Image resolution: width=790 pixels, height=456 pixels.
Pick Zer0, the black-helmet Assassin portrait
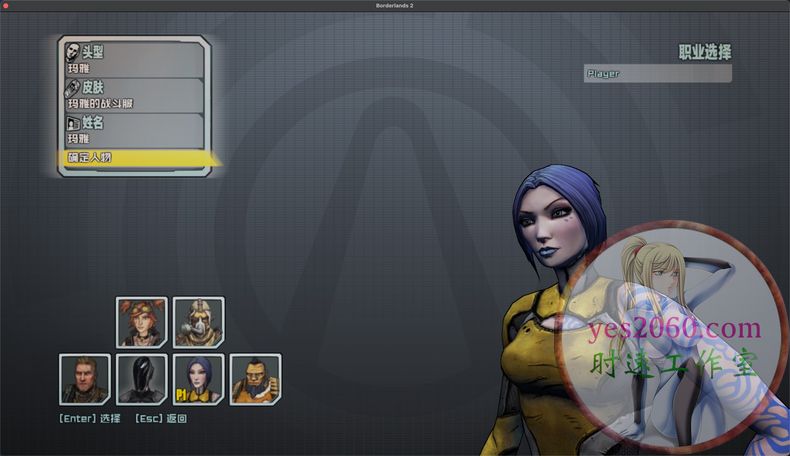coord(141,379)
